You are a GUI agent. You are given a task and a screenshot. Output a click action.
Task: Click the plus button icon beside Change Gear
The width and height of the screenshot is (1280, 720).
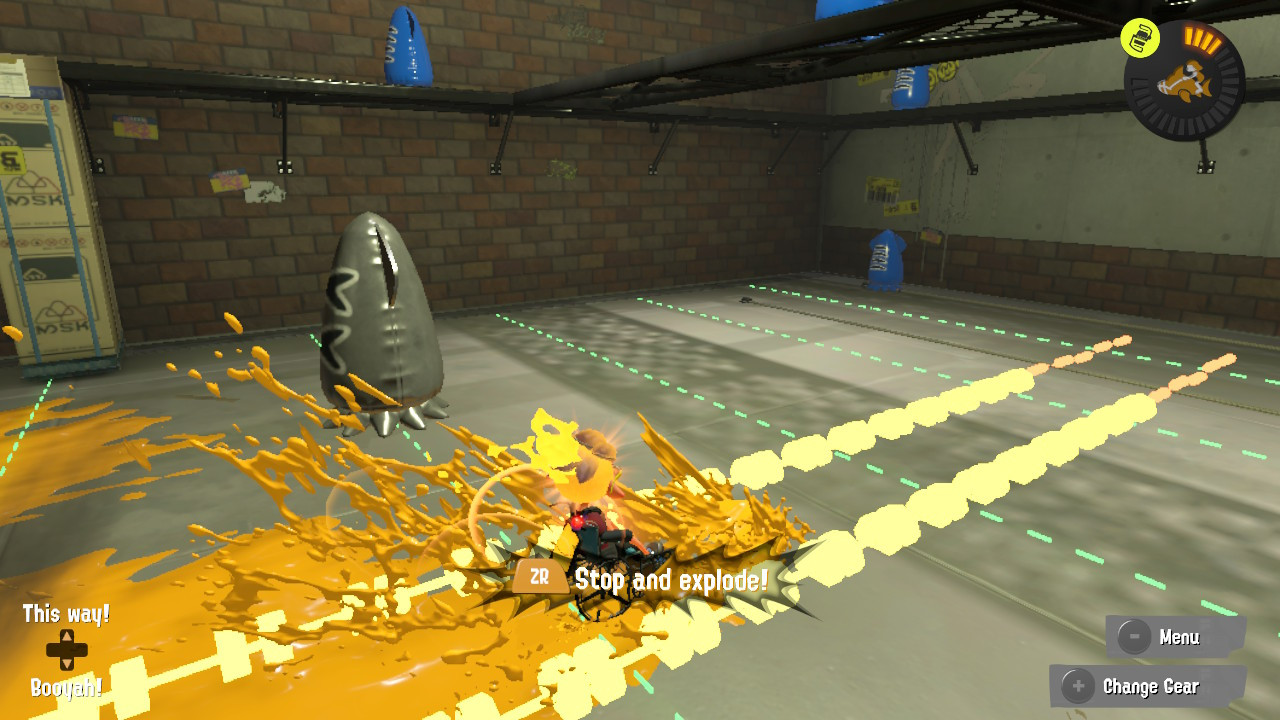tap(1076, 687)
